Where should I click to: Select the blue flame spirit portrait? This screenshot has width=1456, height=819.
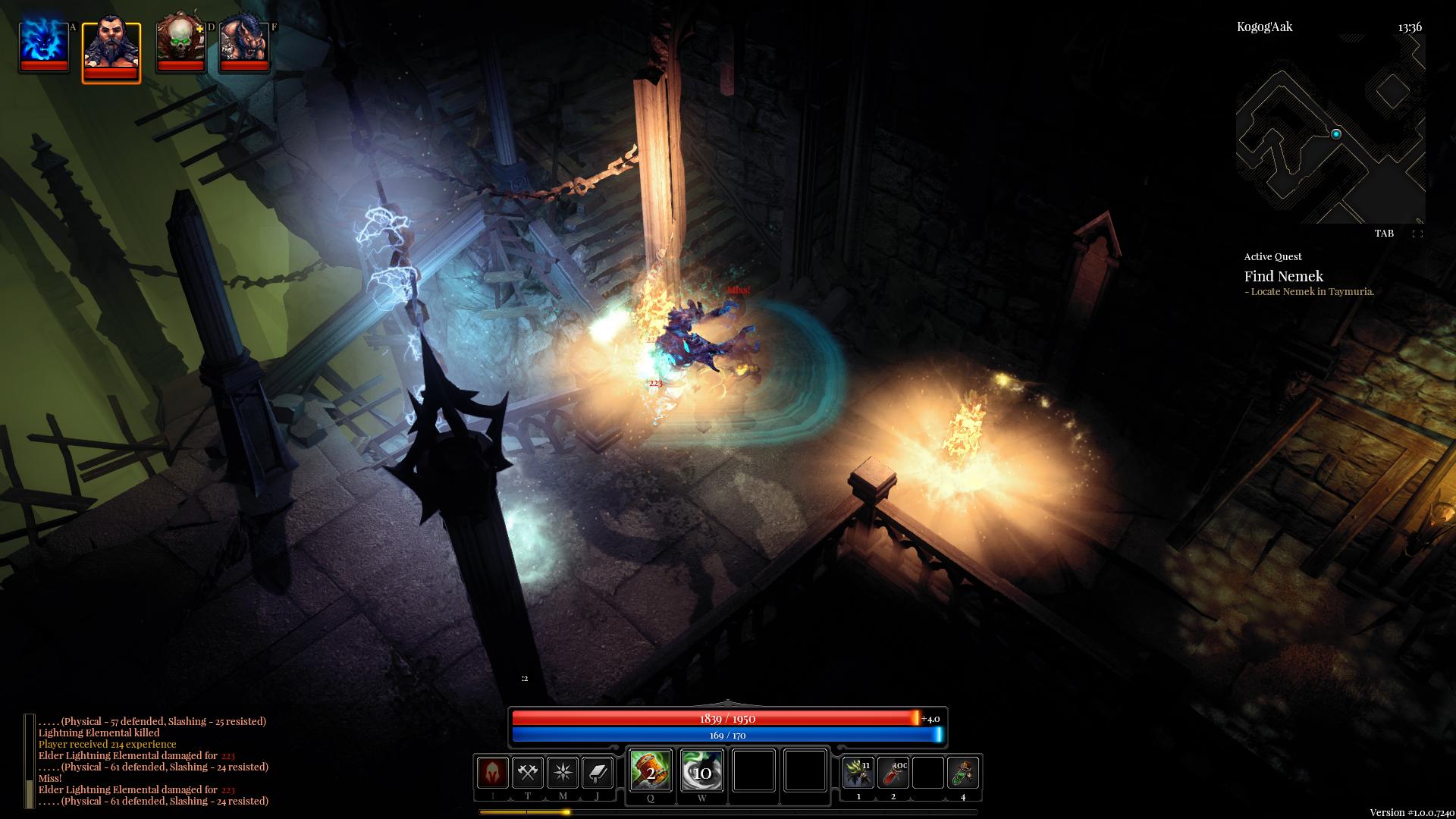click(x=44, y=45)
